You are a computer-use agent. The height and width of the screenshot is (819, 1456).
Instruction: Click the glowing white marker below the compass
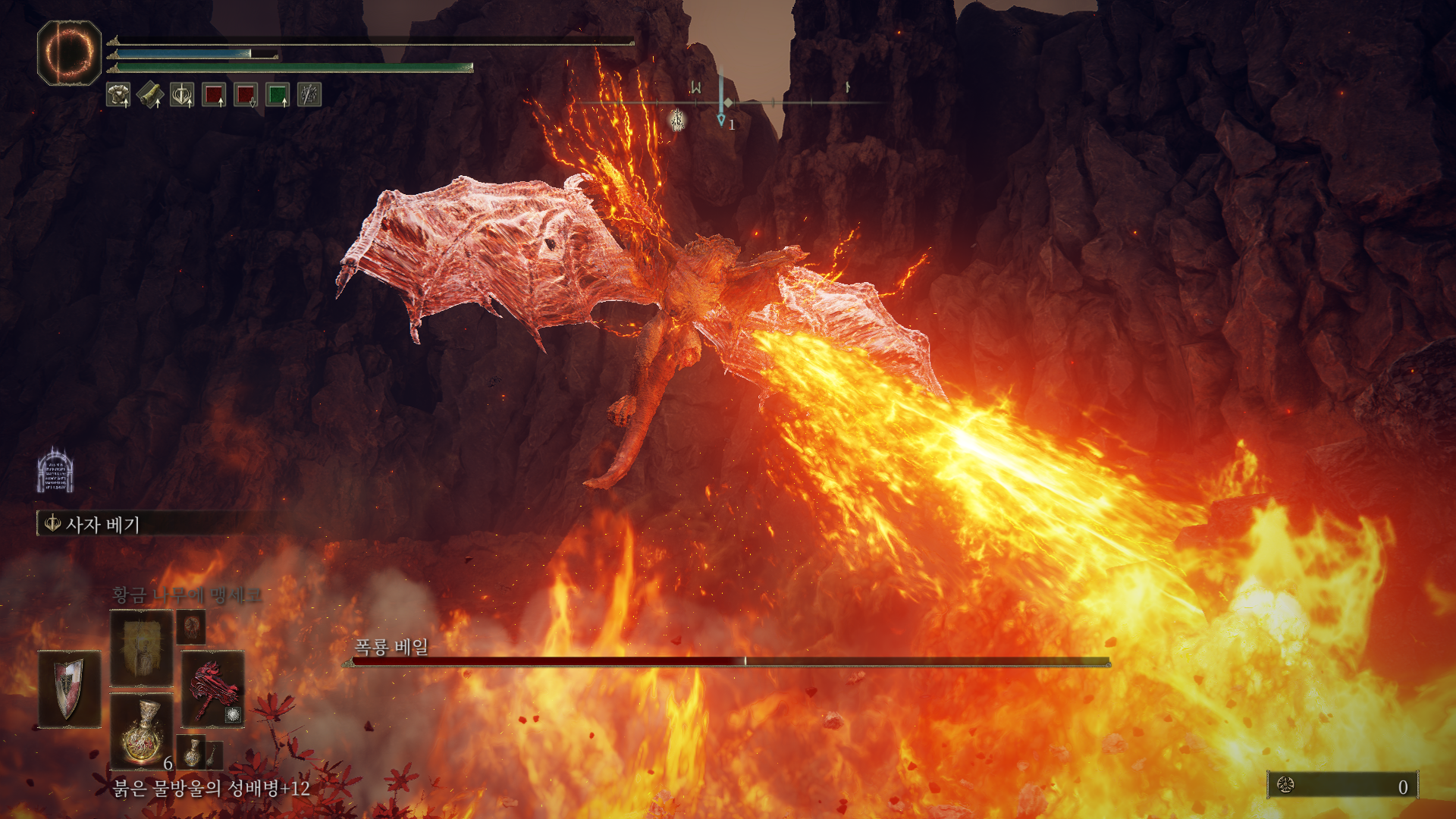pos(676,119)
